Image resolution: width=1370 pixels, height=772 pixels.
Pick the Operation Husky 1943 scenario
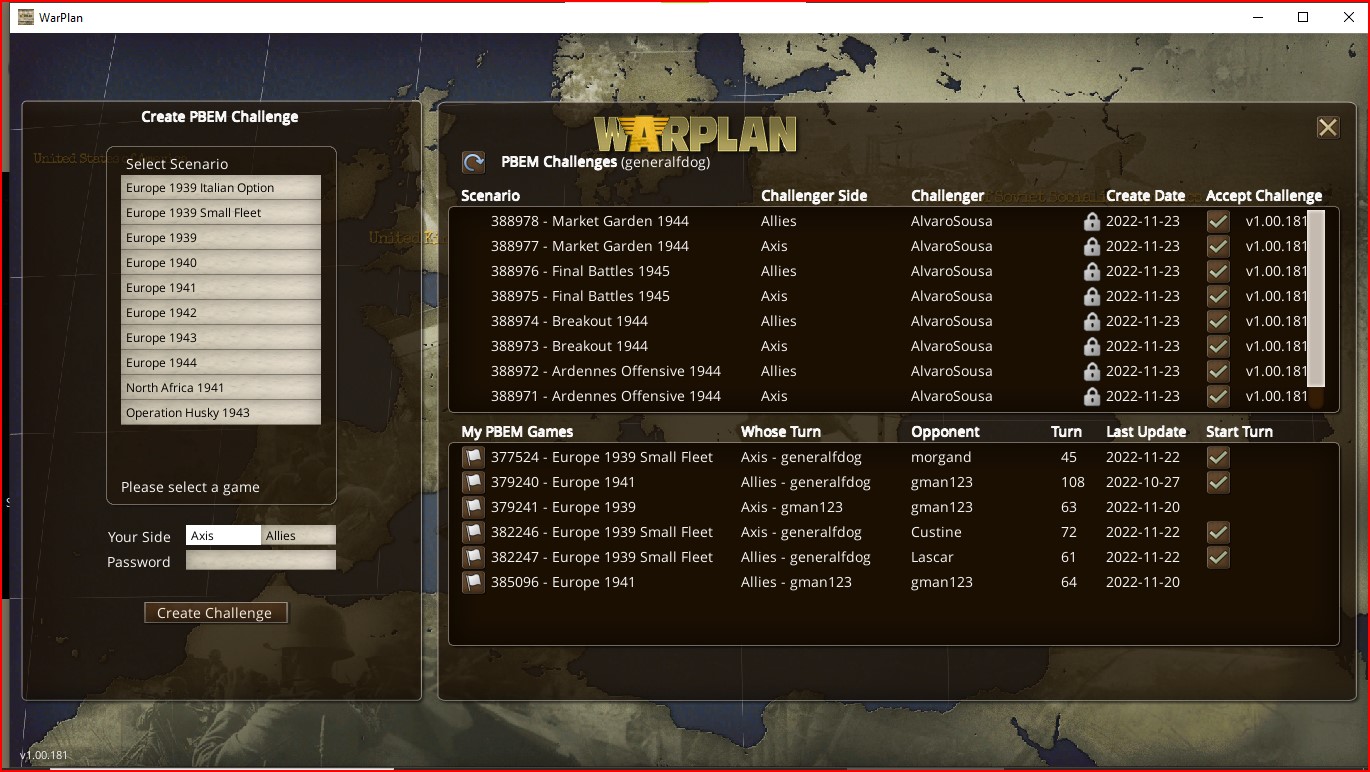tap(220, 412)
